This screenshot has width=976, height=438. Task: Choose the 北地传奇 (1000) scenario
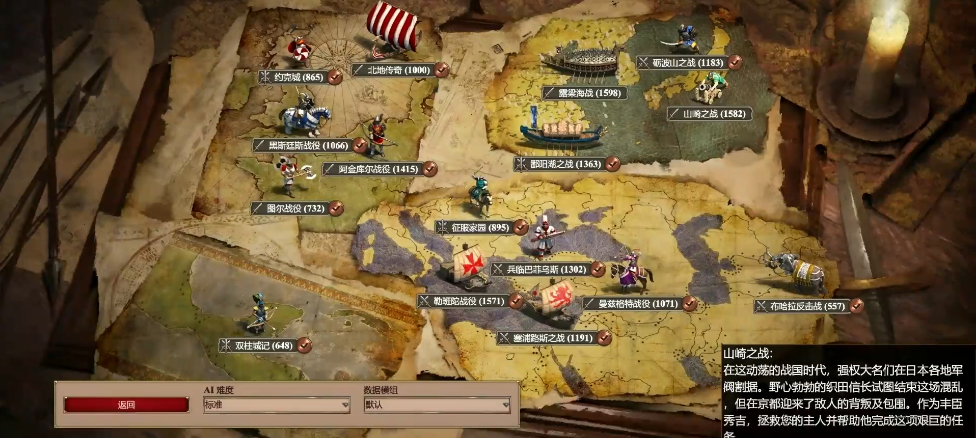pos(398,70)
